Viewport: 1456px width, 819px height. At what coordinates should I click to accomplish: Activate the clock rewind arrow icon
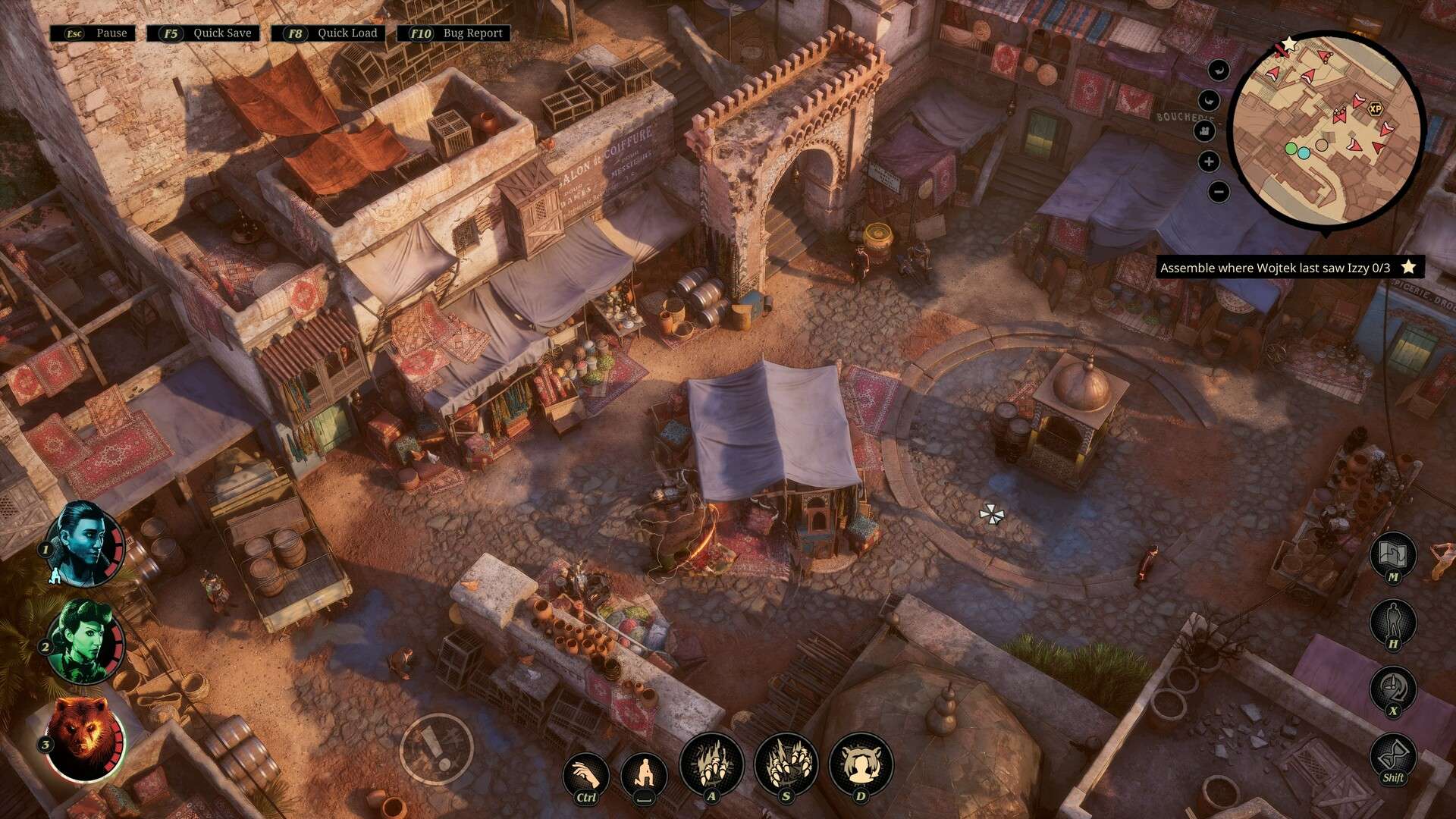pos(1393,689)
